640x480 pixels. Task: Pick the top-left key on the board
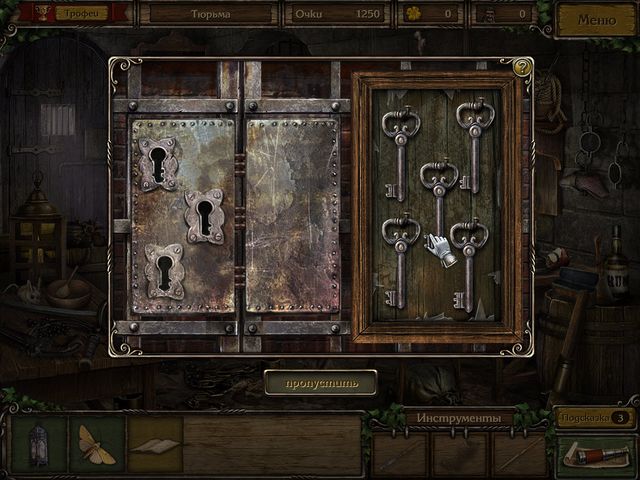tap(400, 150)
